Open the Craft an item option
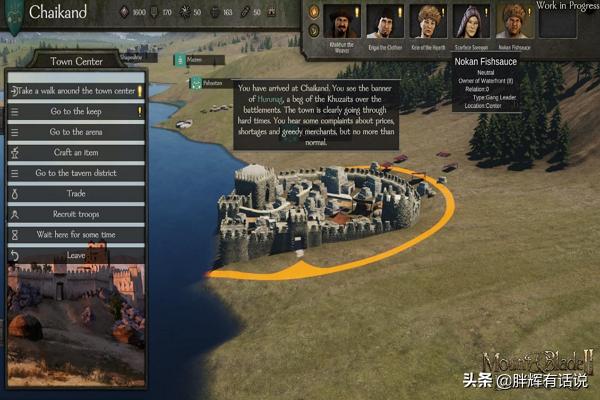The width and height of the screenshot is (600, 400). pyautogui.click(x=76, y=153)
